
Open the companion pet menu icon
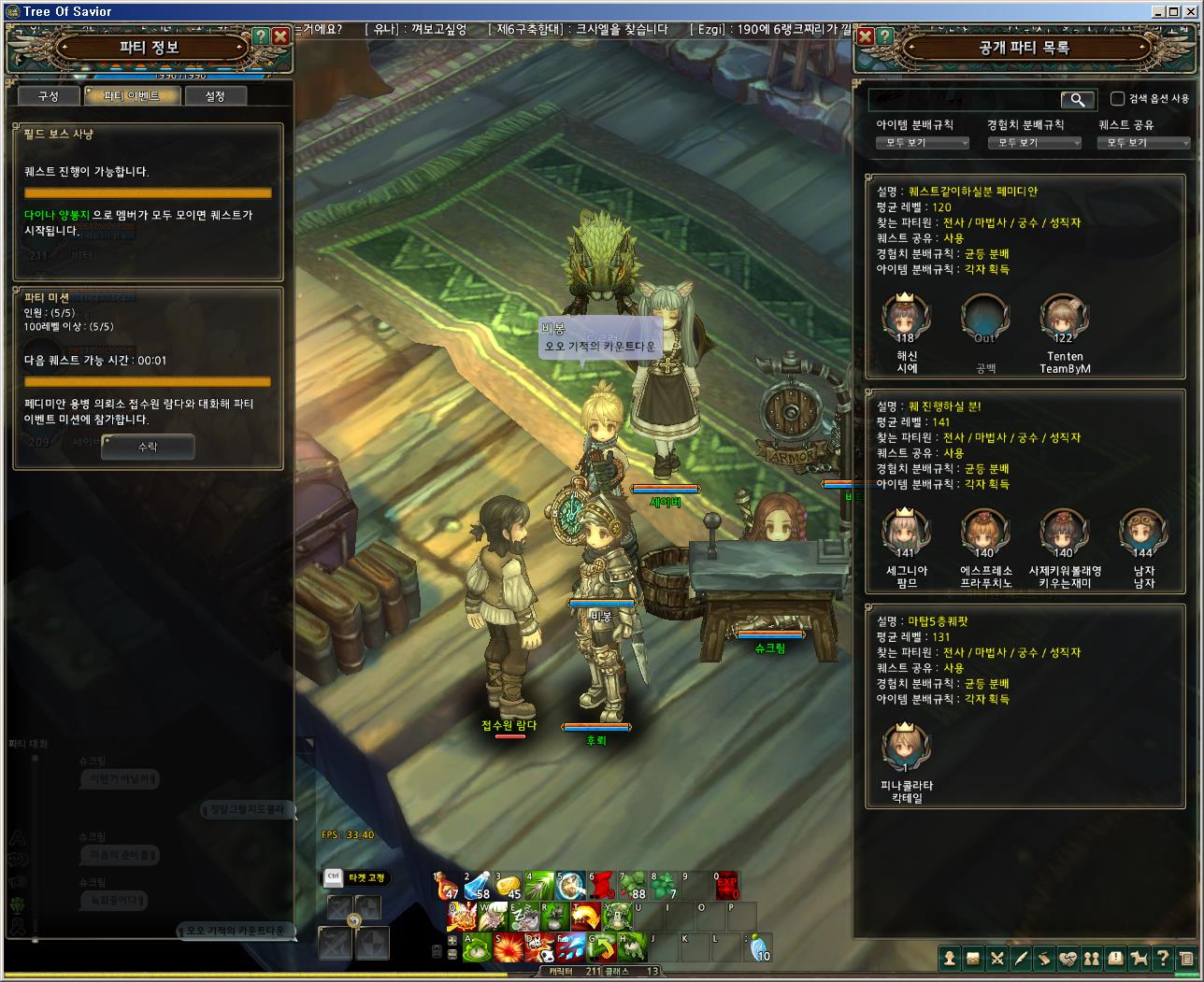click(x=1139, y=958)
